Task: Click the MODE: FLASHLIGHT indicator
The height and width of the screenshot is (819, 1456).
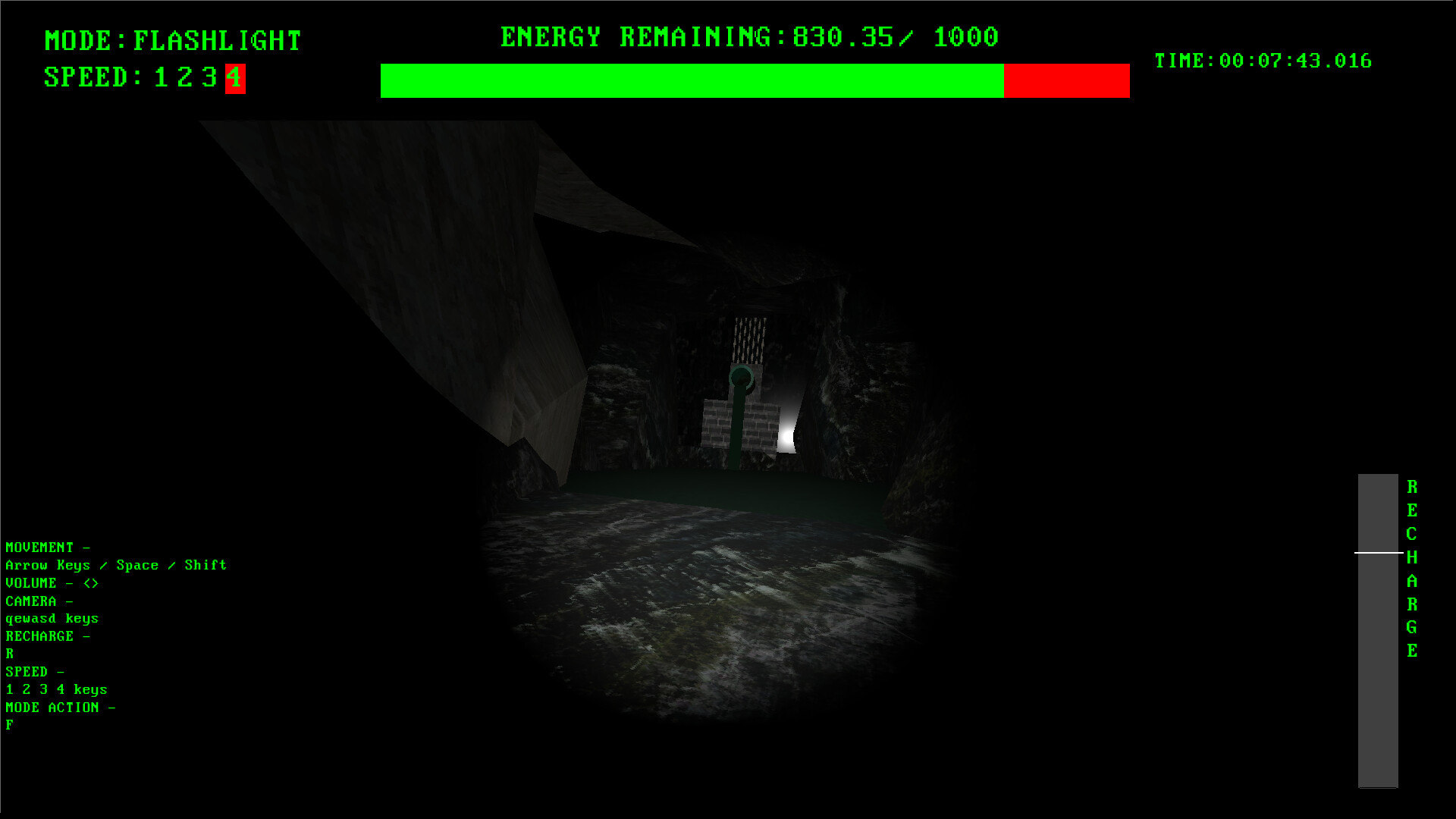Action: tap(172, 39)
